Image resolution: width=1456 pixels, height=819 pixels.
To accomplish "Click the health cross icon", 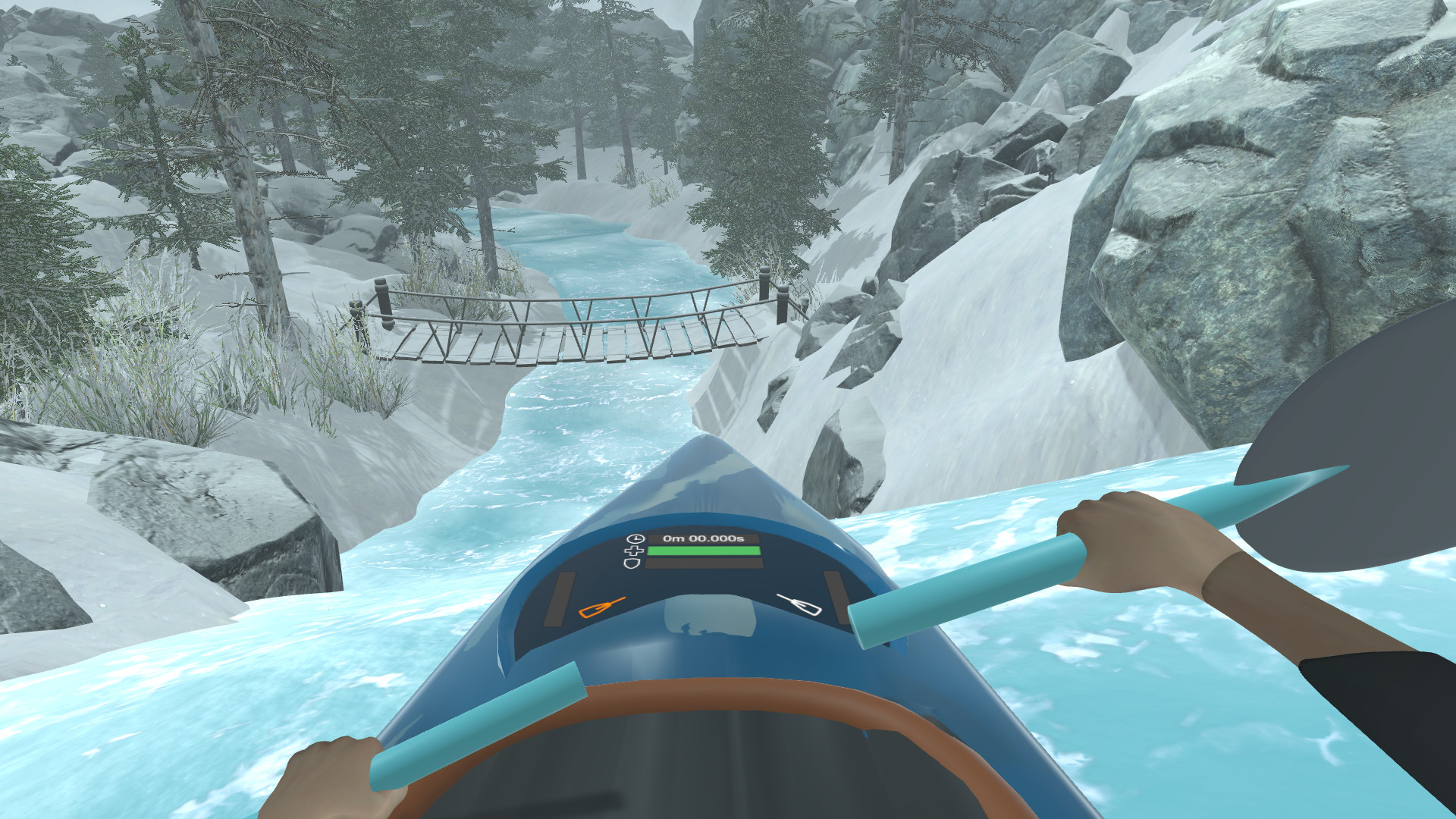I will (635, 551).
